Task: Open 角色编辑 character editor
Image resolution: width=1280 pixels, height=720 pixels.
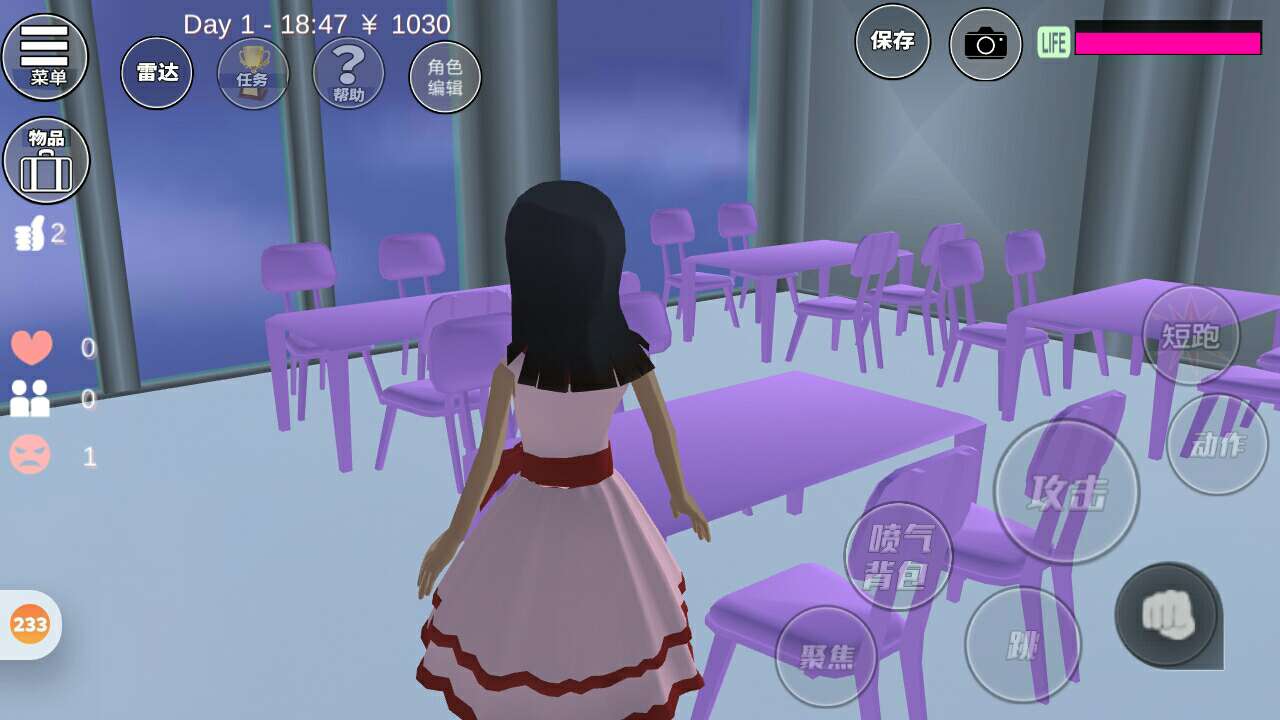Action: pyautogui.click(x=445, y=77)
